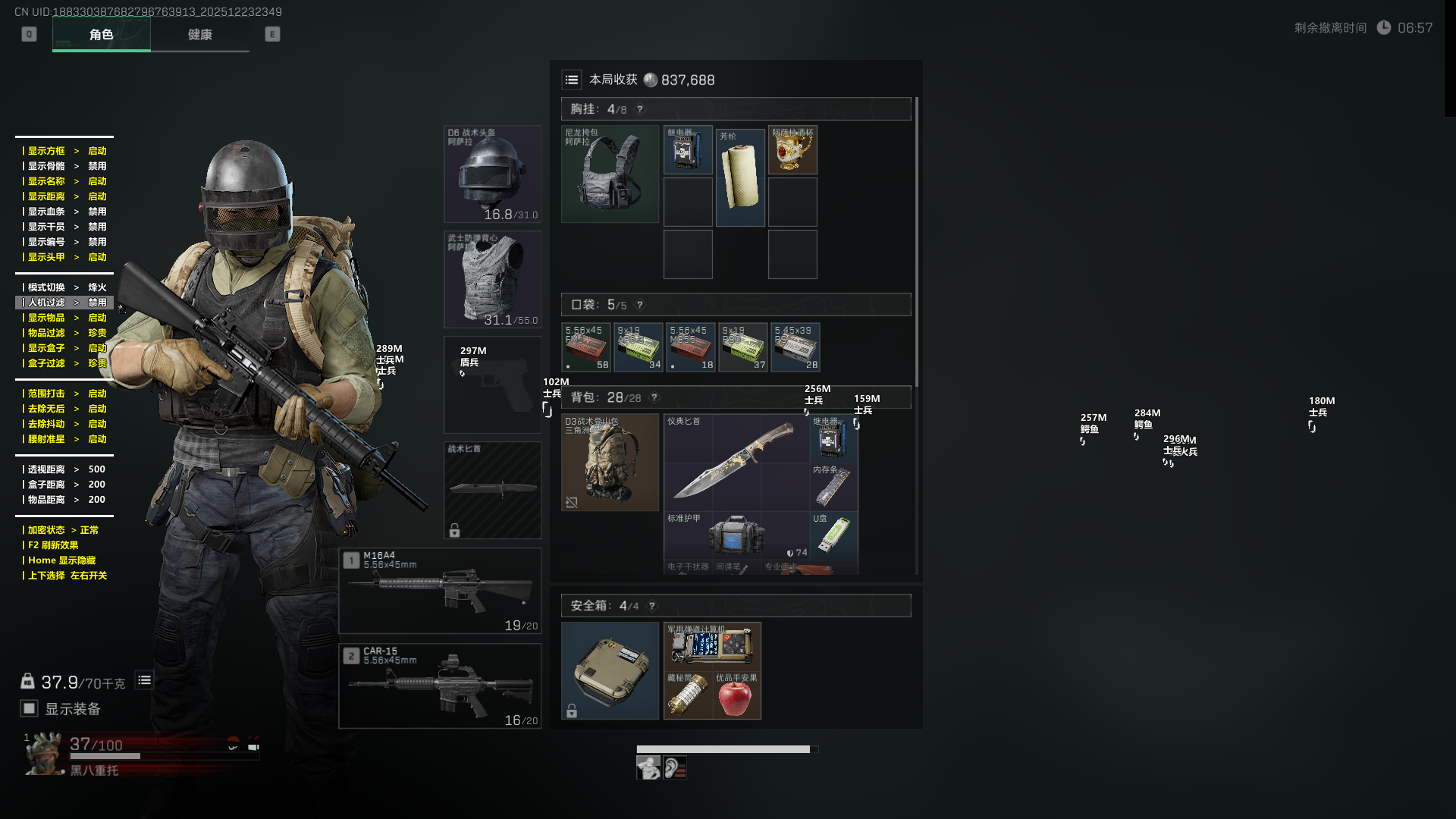1456x819 pixels.
Task: Select the 战术匕首 melee slot
Action: tap(492, 490)
